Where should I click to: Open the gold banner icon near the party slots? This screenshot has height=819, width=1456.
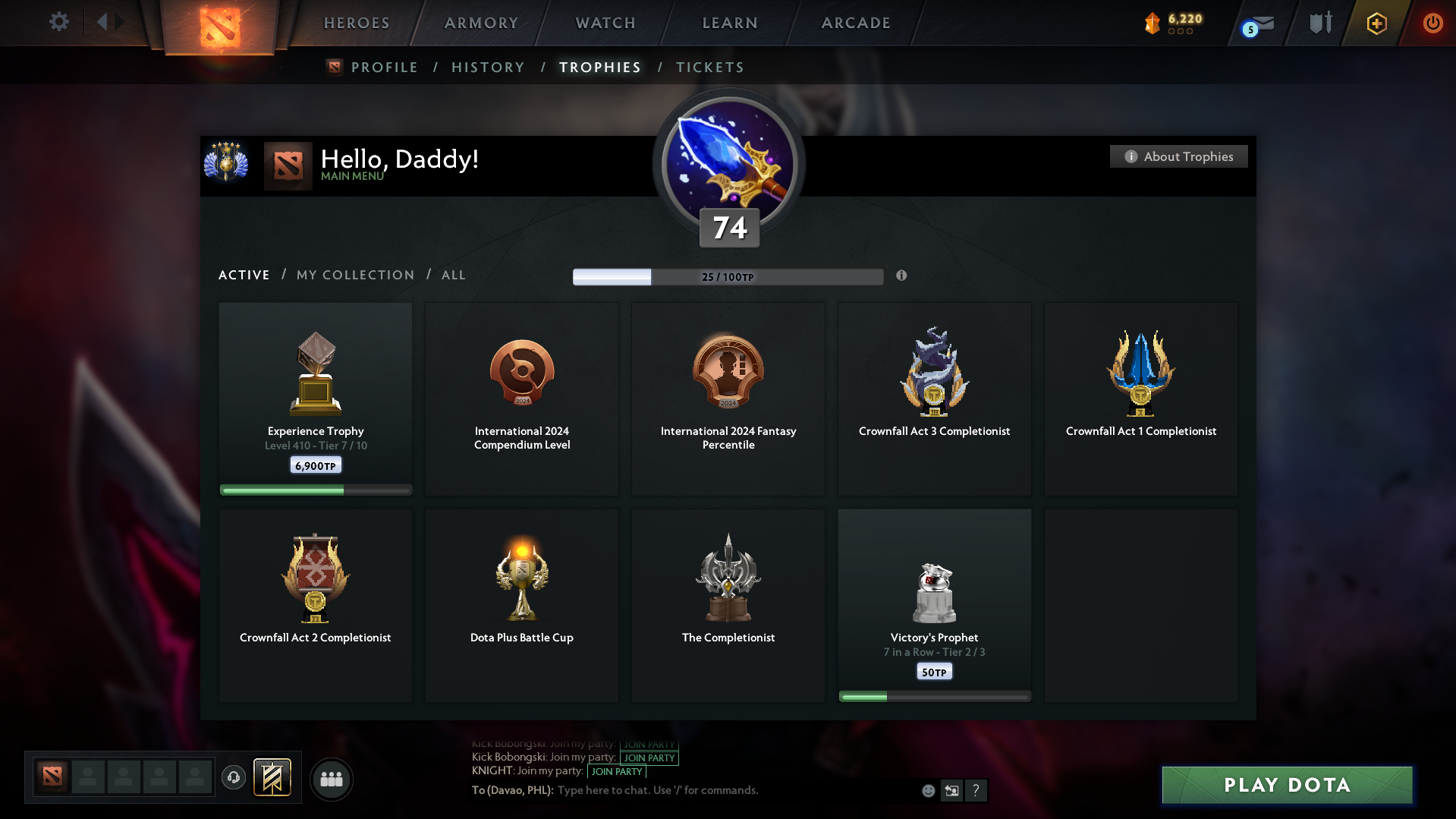click(x=273, y=778)
